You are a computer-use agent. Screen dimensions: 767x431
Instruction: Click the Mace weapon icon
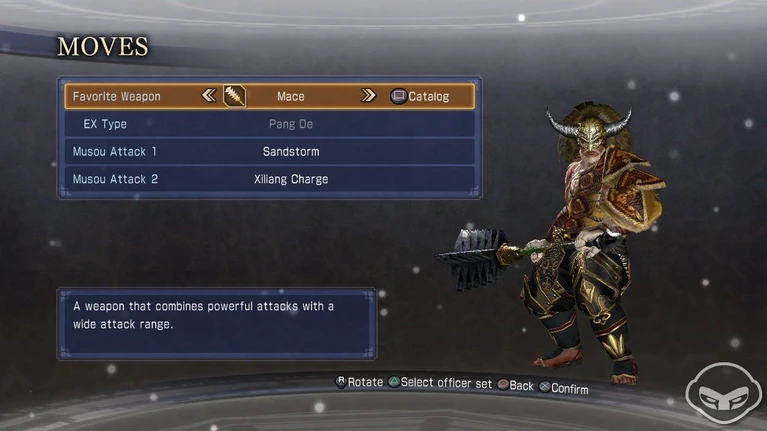[x=235, y=96]
